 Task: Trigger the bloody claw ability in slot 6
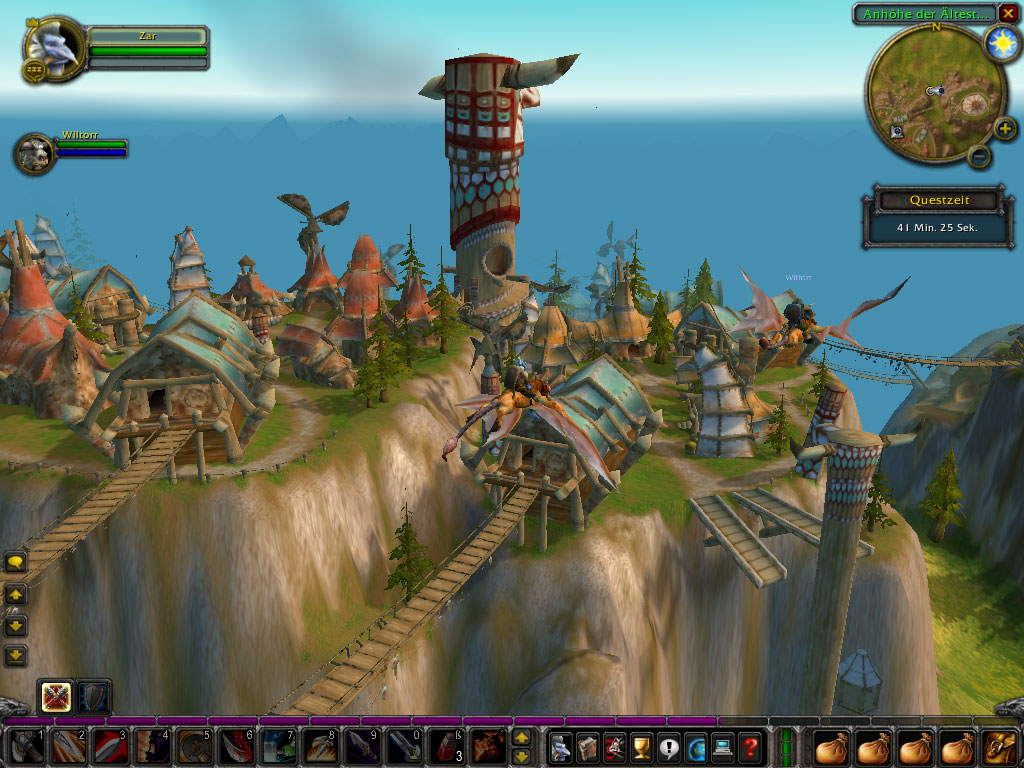235,747
